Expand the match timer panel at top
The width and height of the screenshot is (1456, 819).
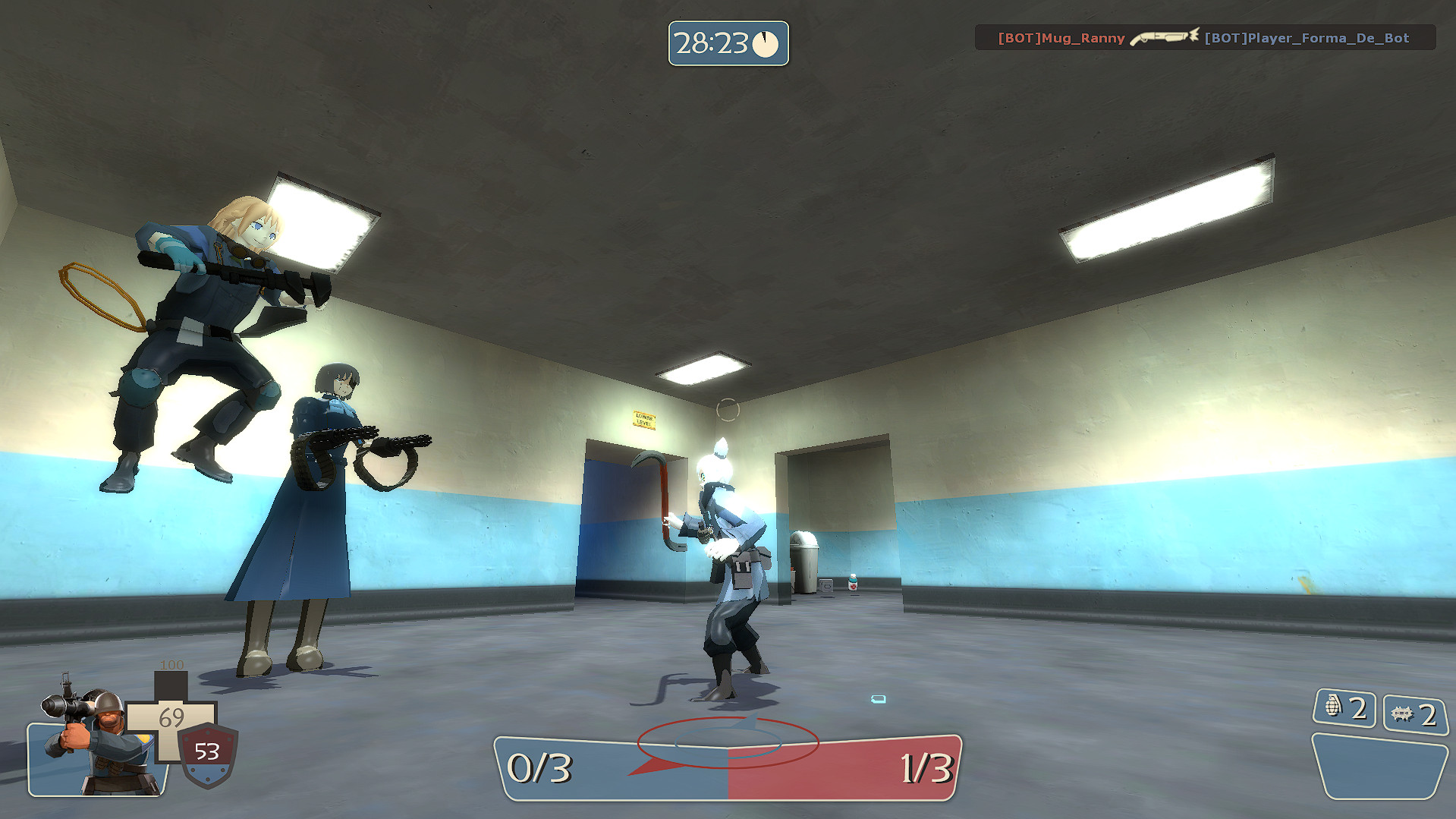728,44
